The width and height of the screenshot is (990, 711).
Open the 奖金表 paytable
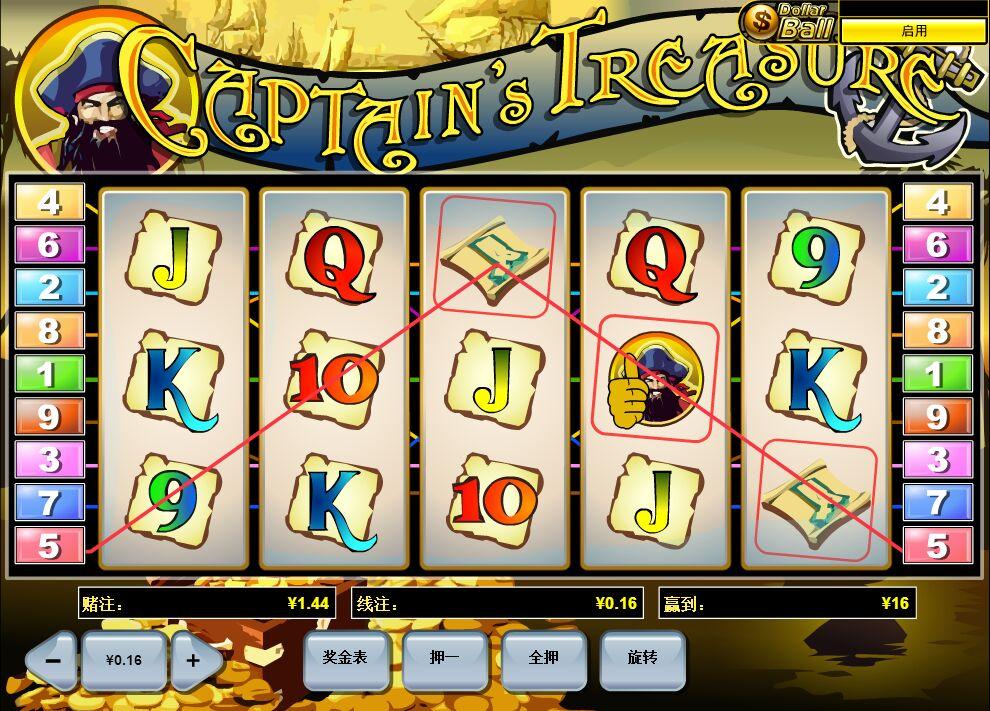pos(345,658)
